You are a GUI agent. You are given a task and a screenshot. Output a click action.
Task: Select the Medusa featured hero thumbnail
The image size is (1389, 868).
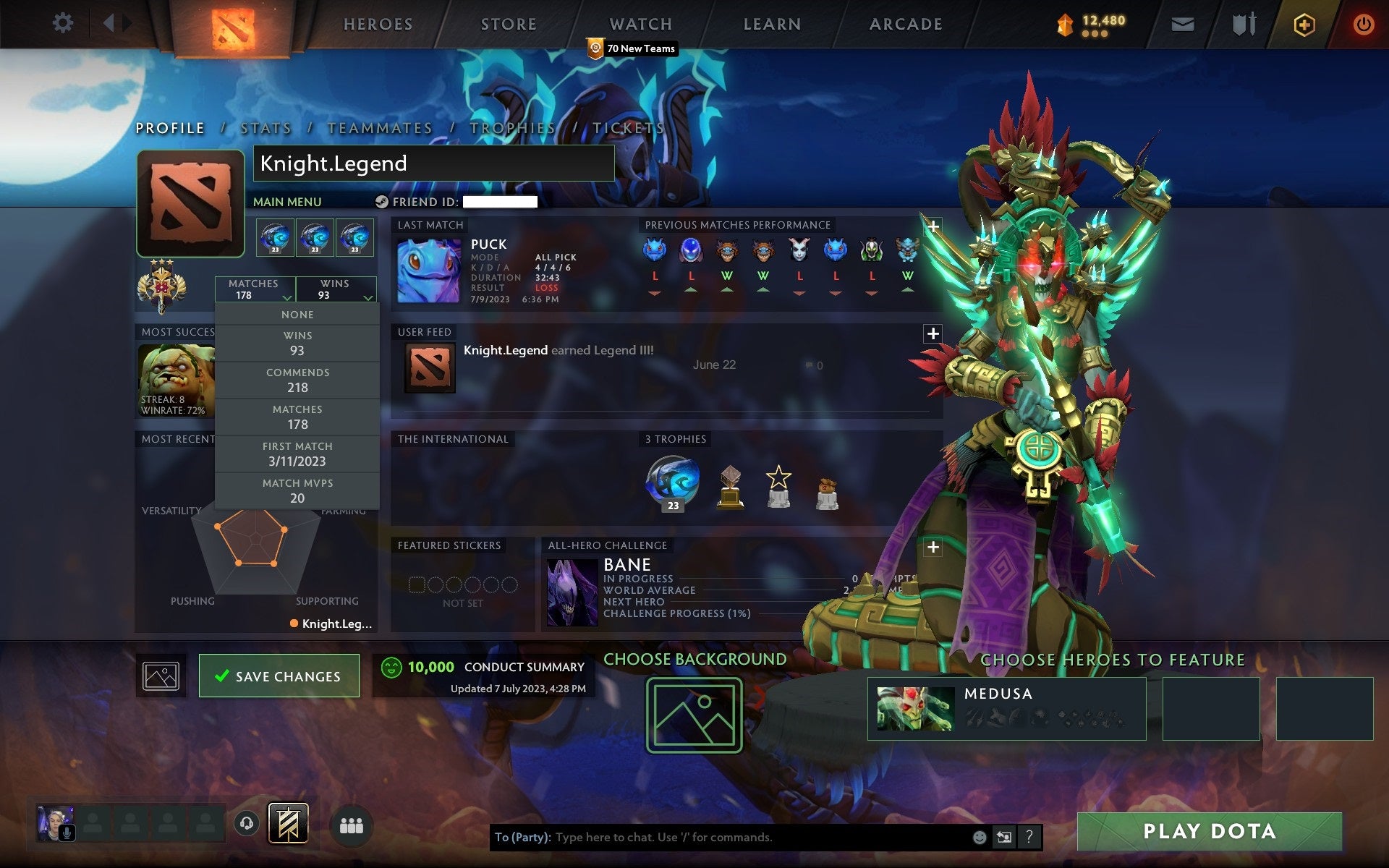(917, 707)
